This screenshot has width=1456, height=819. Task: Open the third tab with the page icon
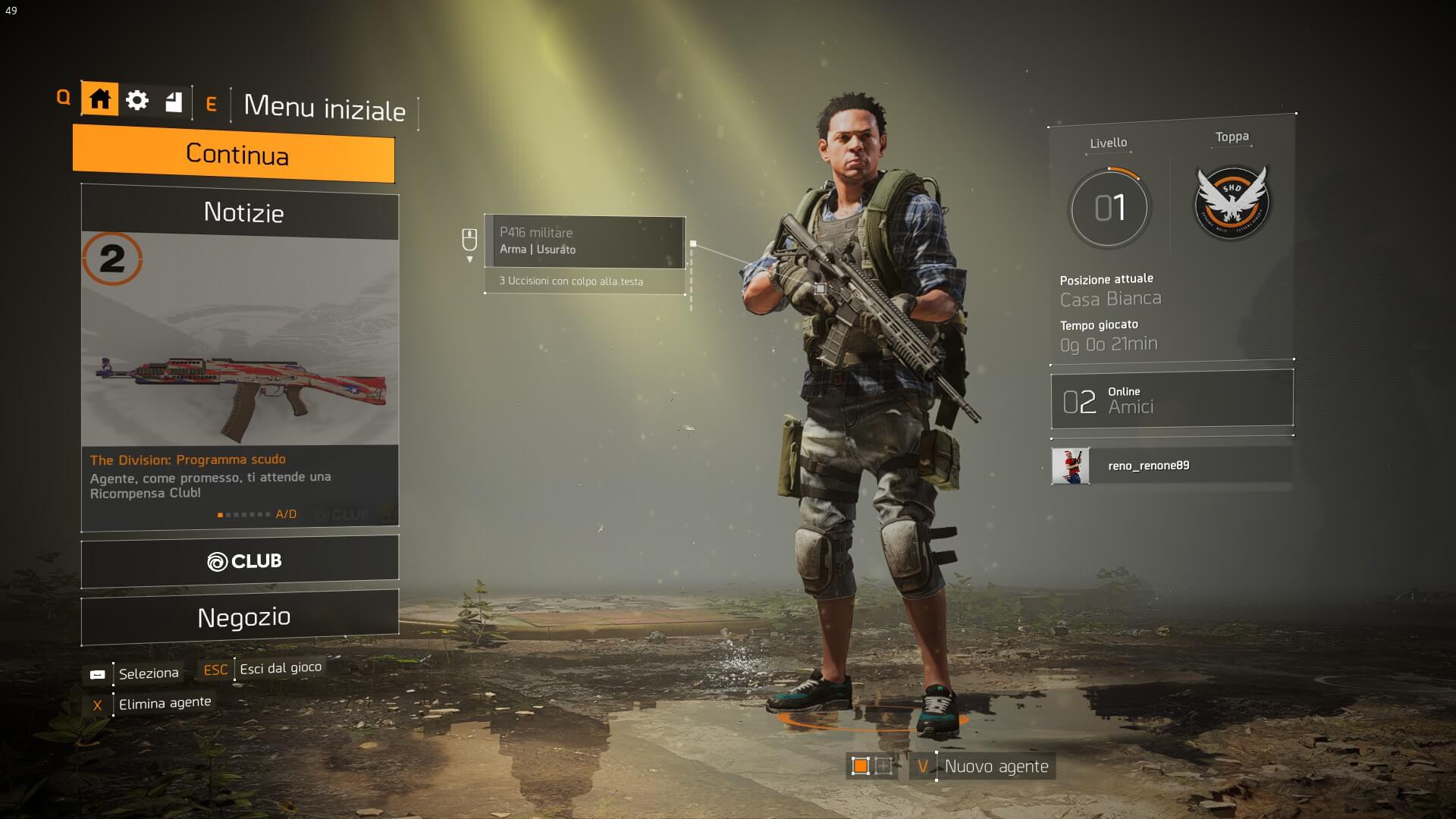[x=174, y=102]
